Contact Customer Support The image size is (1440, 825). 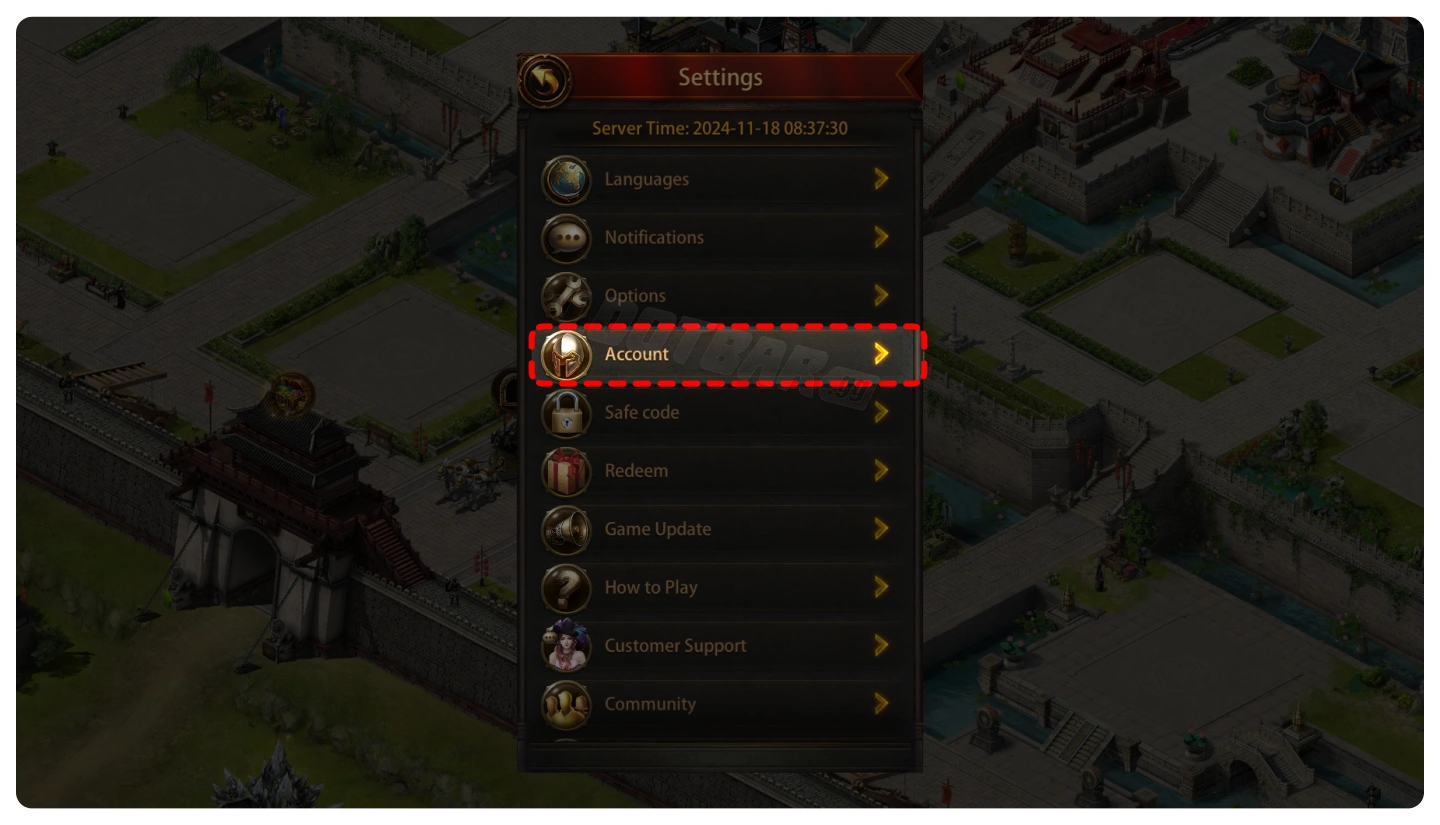tap(719, 646)
